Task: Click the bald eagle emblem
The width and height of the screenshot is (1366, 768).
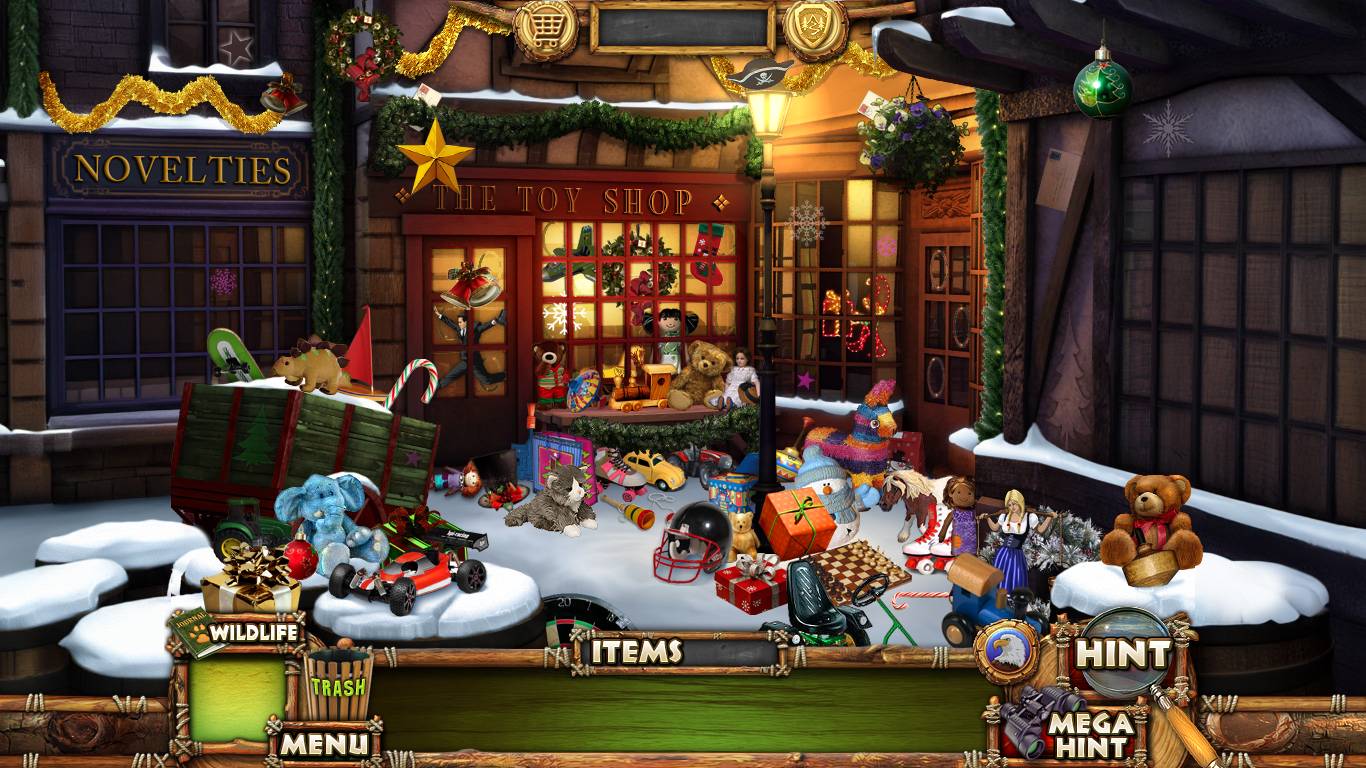Action: pos(1006,652)
